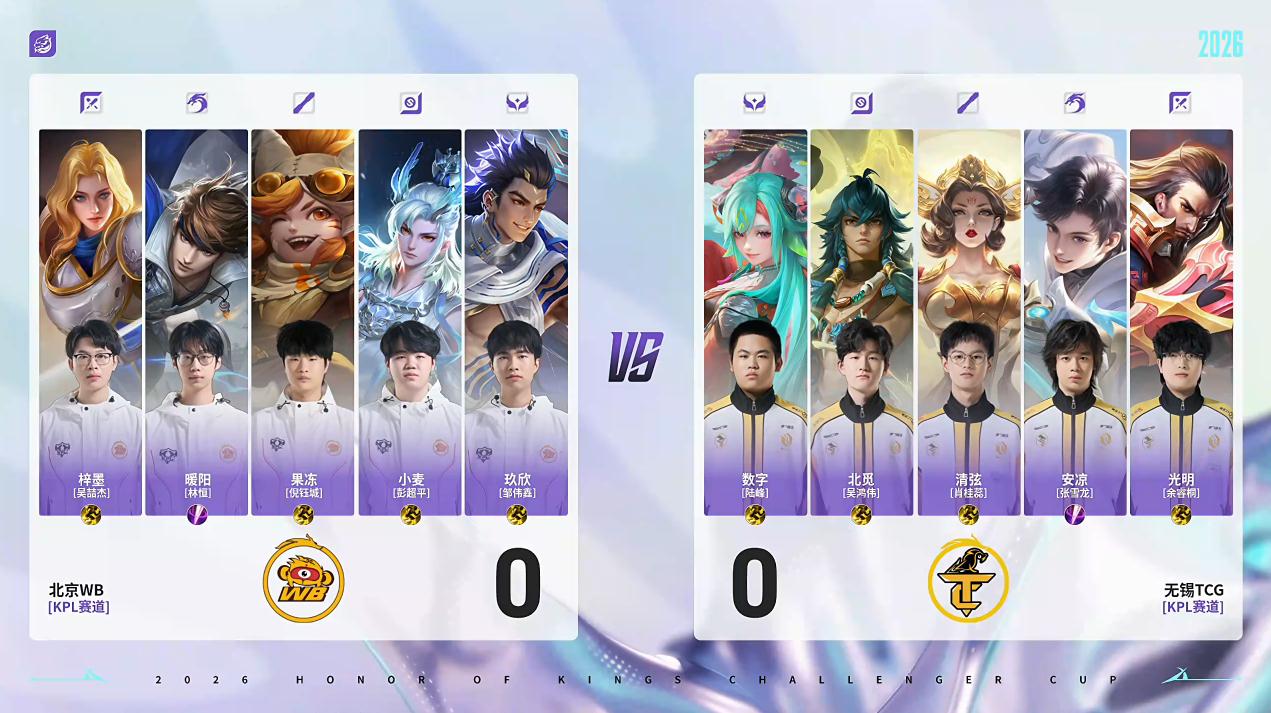
Task: Open 安凉's player card
Action: pos(1075,322)
